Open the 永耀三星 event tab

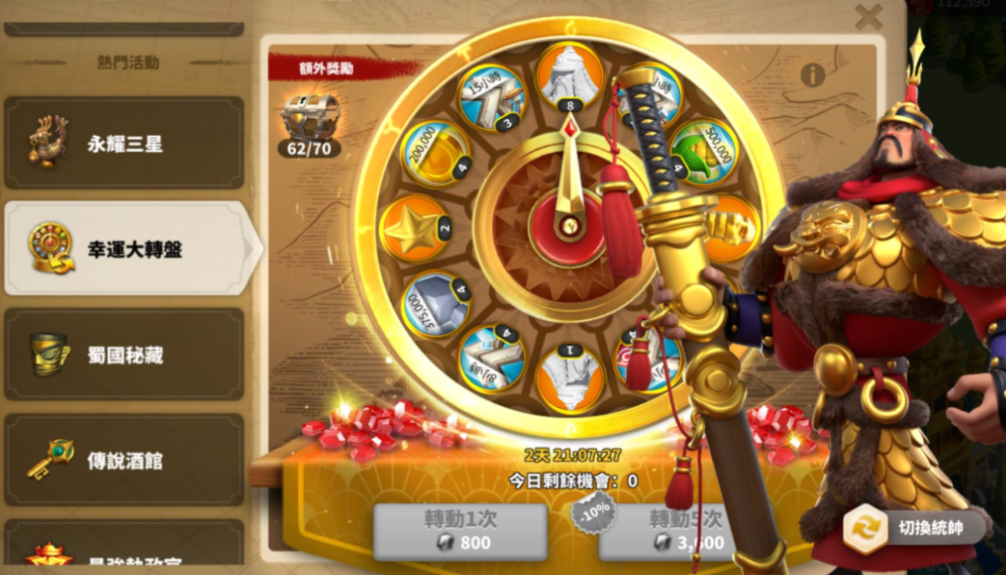point(124,143)
